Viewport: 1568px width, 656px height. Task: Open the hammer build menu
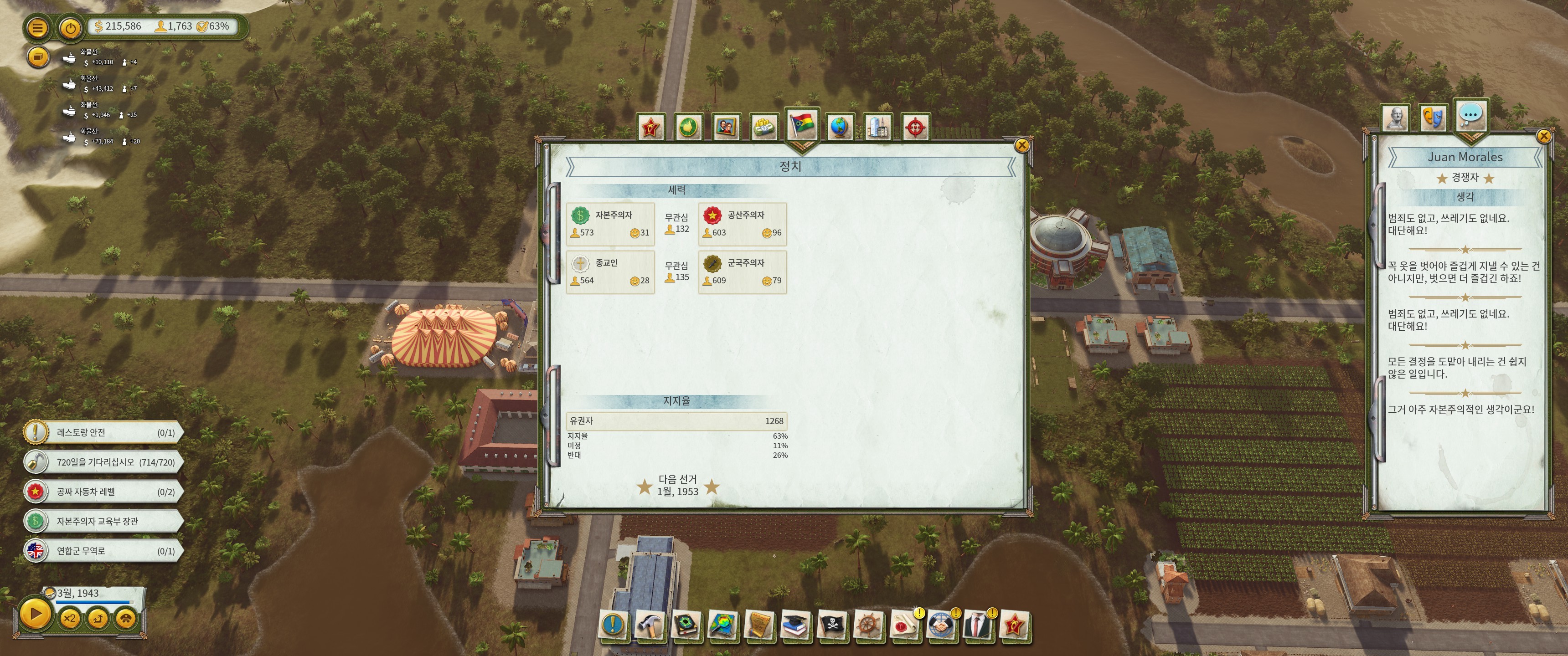[650, 625]
